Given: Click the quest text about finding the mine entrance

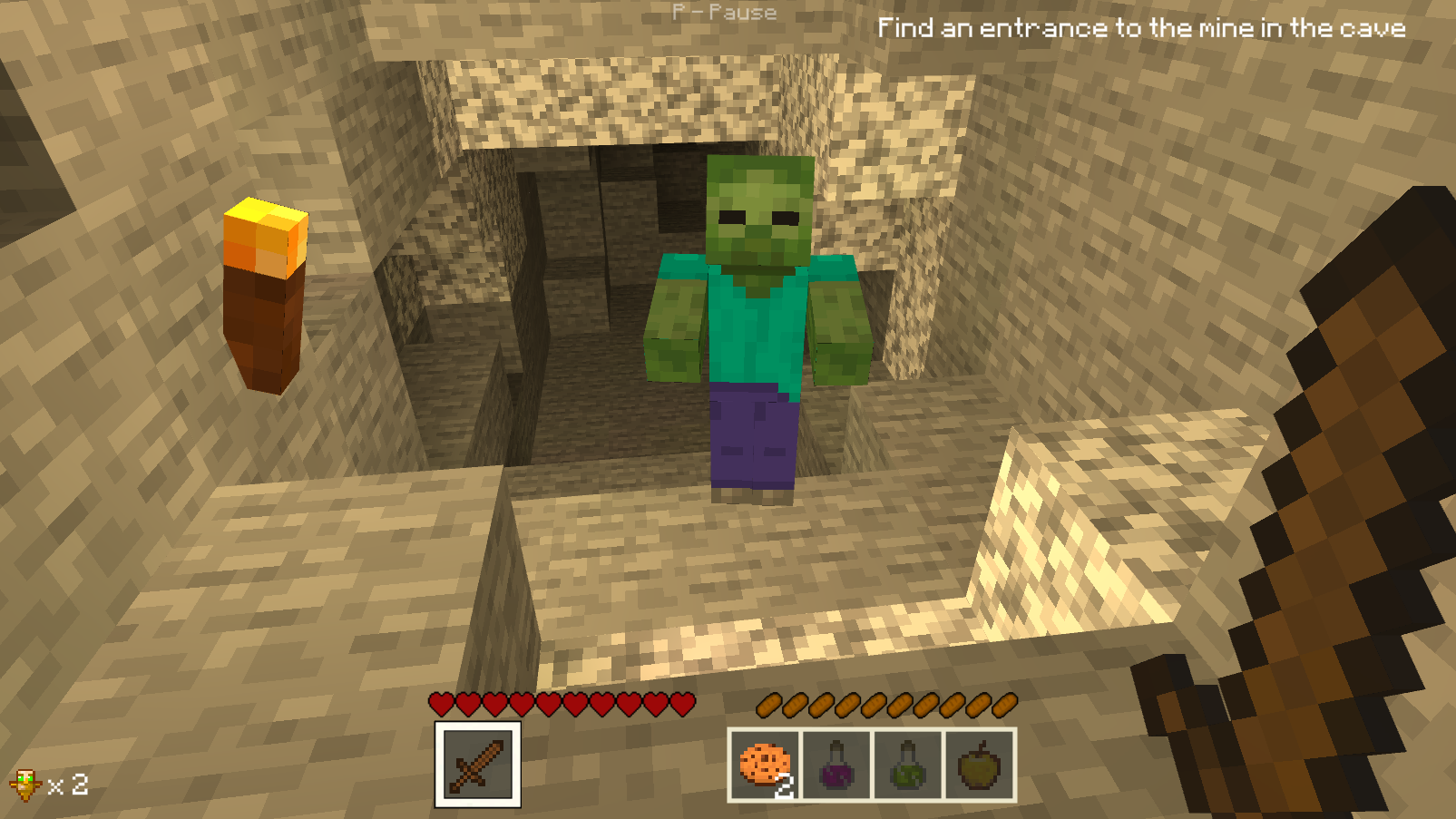Looking at the screenshot, I should click(1141, 28).
